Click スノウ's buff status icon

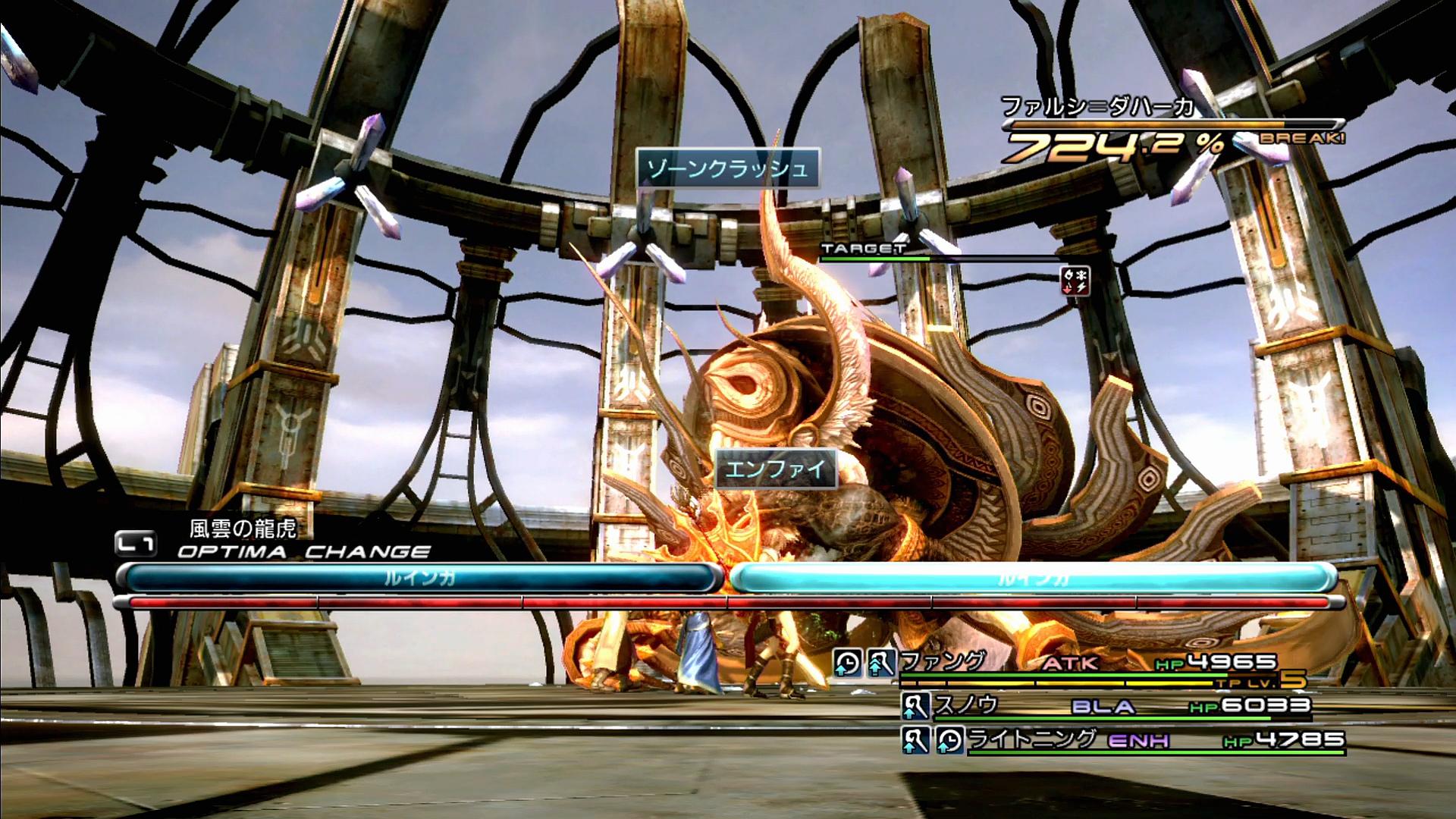tap(915, 707)
